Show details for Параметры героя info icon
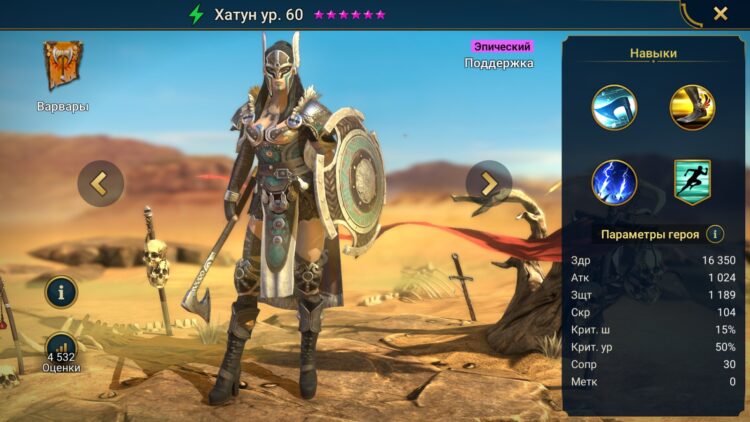The width and height of the screenshot is (750, 422). [715, 234]
